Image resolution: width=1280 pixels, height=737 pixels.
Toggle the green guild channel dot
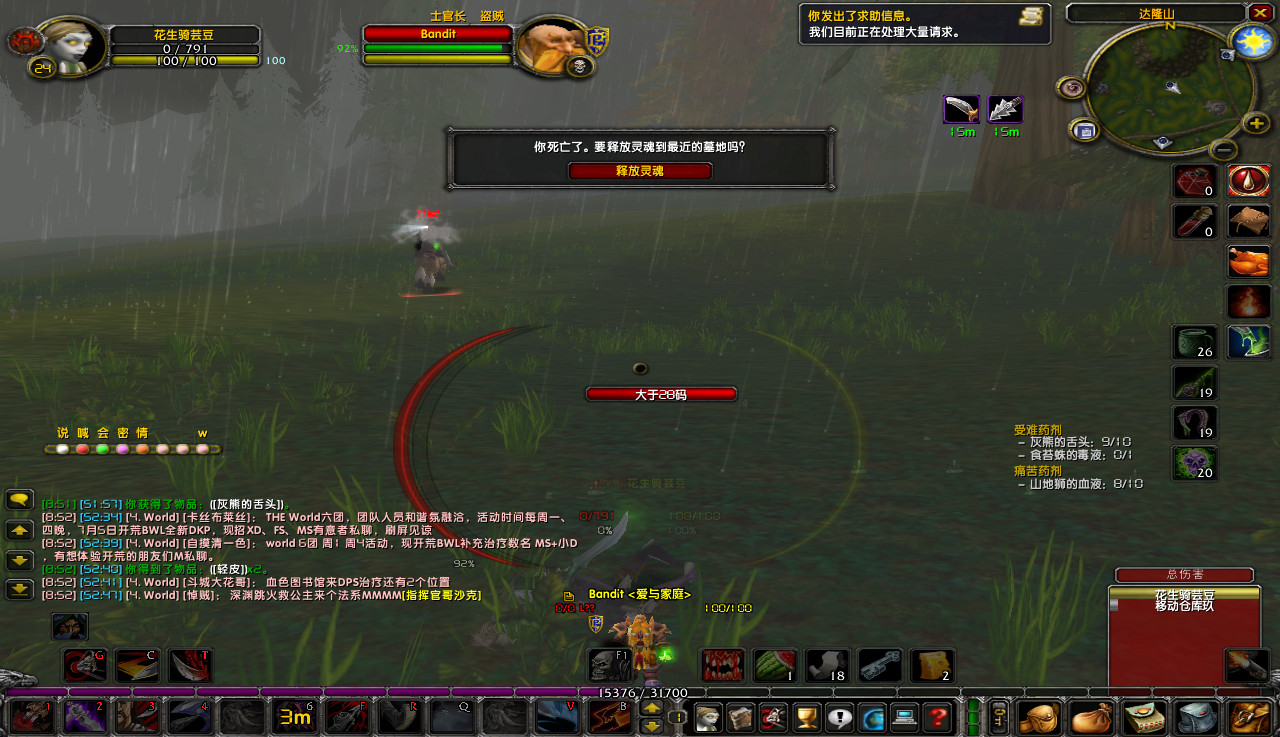pyautogui.click(x=104, y=447)
